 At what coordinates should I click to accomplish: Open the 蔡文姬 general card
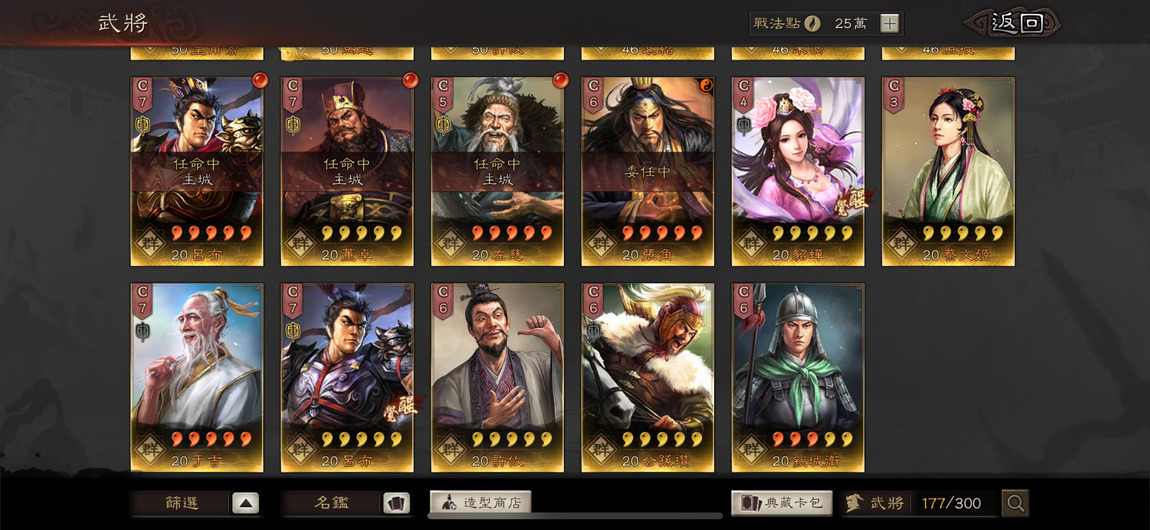coord(948,171)
